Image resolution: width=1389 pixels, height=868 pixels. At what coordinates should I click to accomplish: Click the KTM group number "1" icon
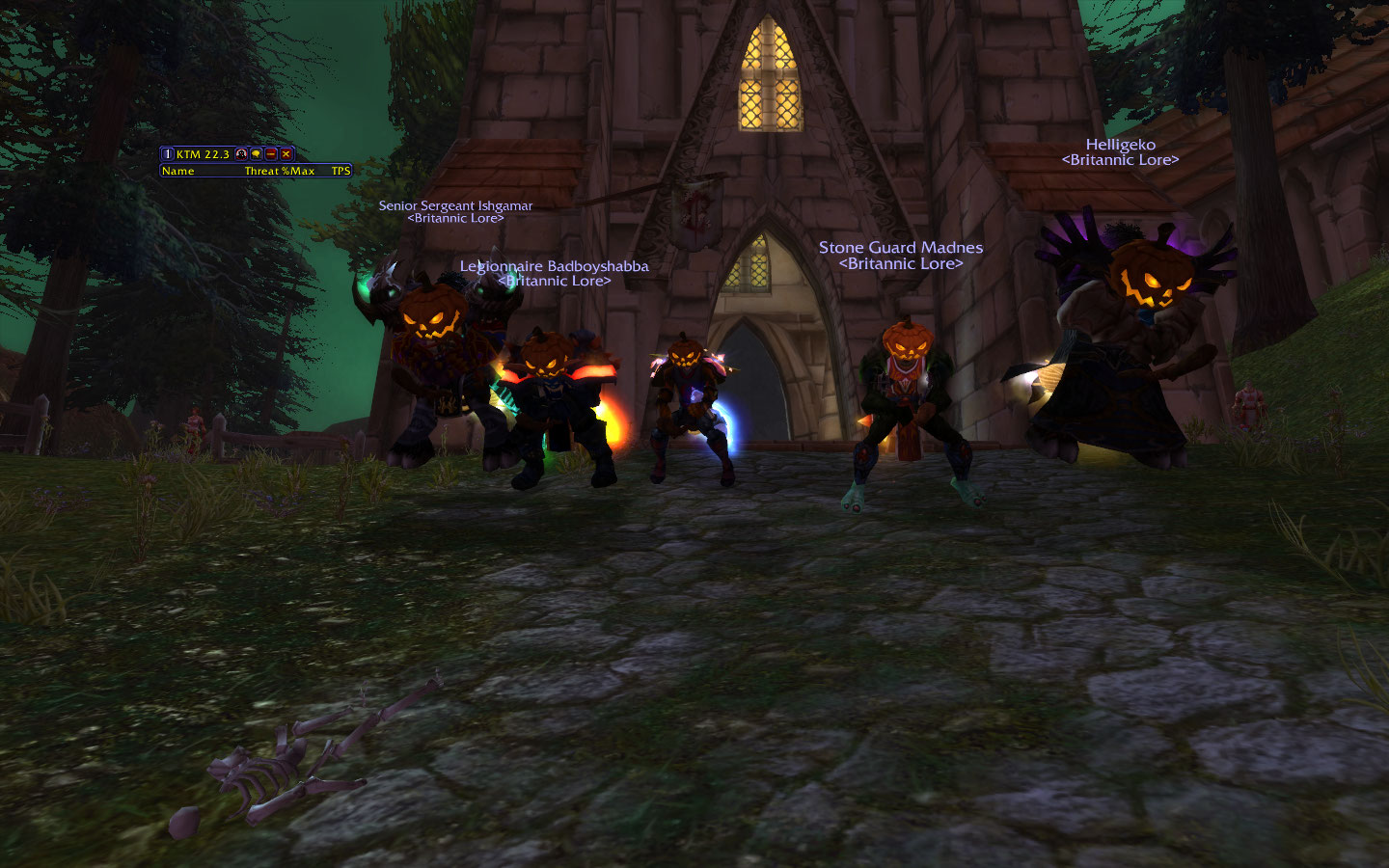tap(168, 154)
